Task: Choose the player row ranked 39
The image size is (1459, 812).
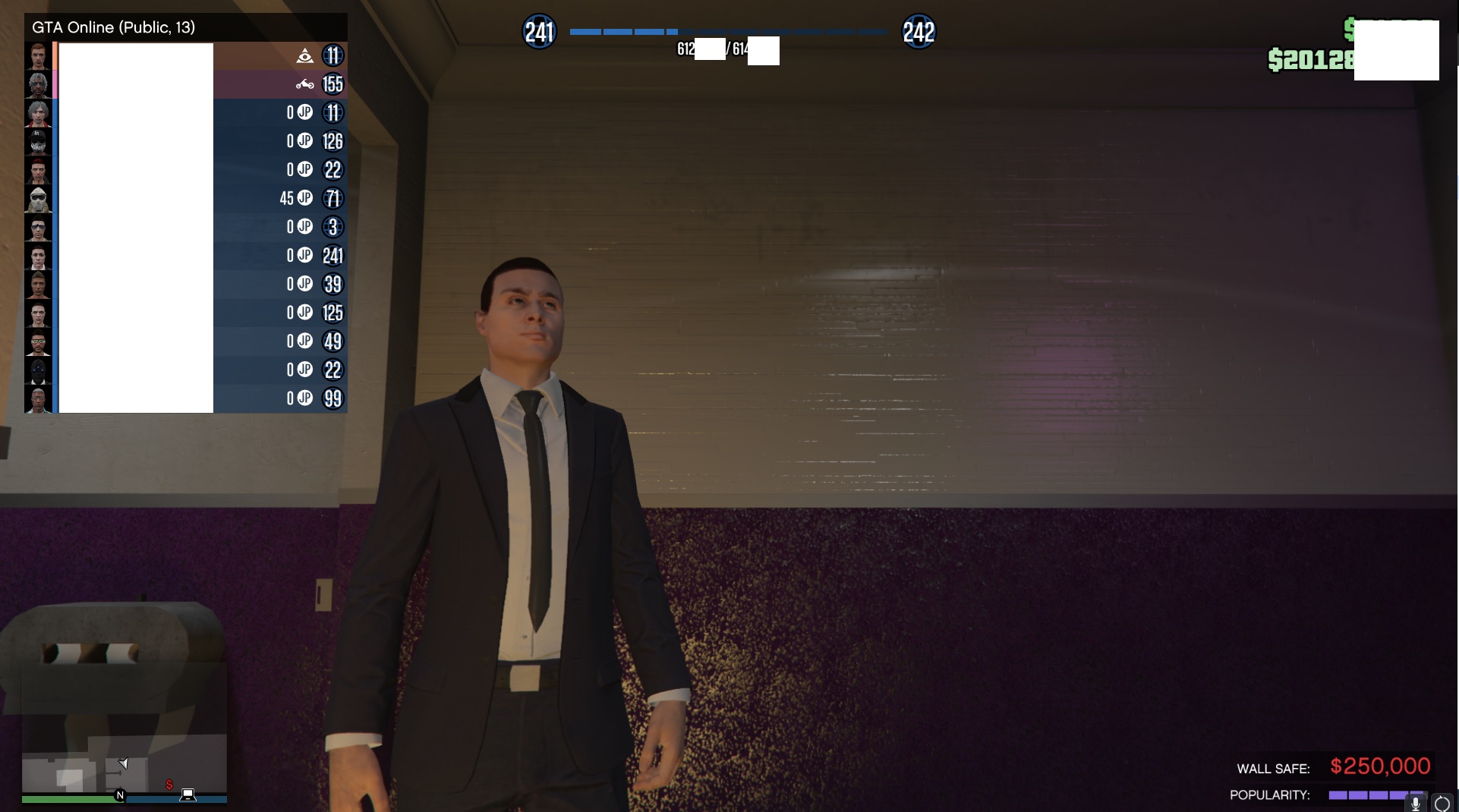Action: click(x=186, y=284)
